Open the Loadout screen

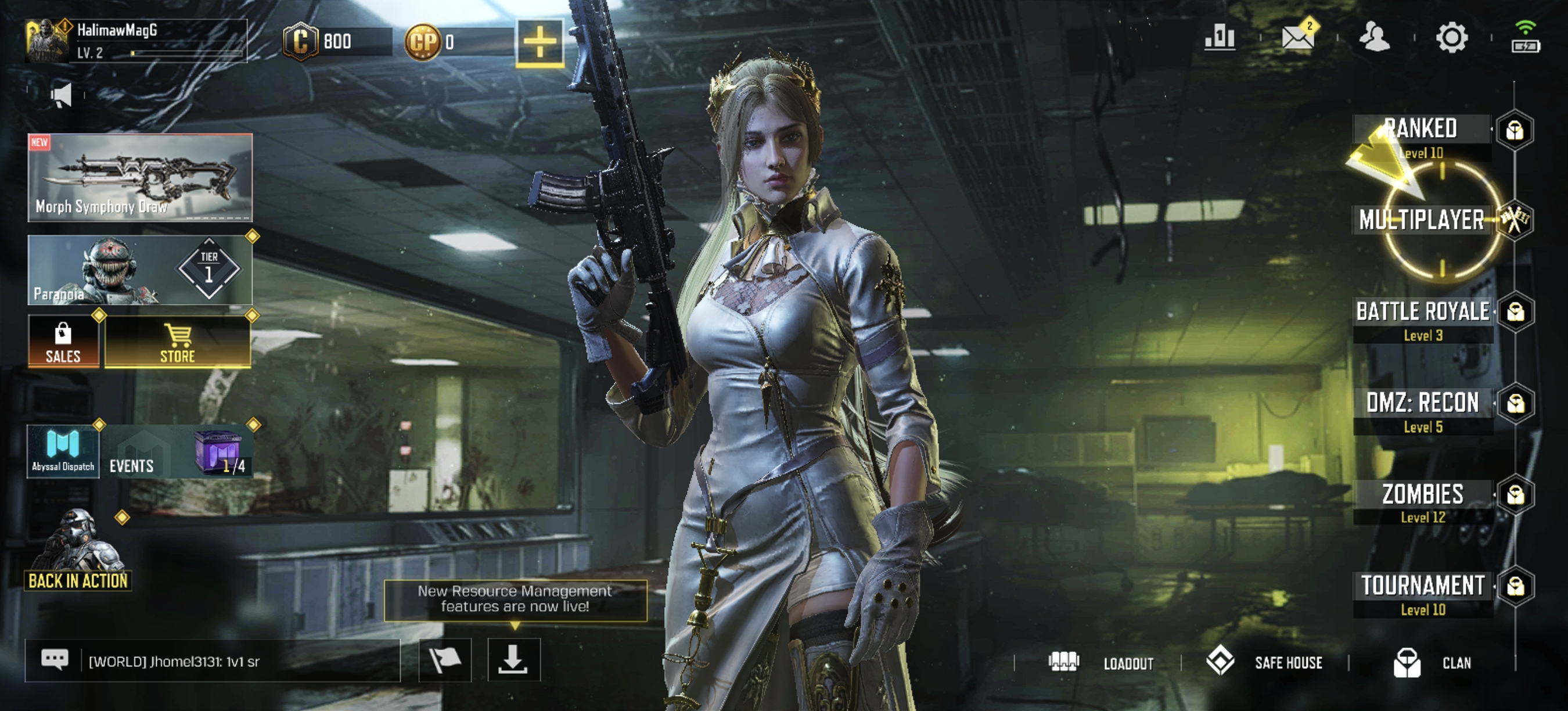pos(1102,662)
